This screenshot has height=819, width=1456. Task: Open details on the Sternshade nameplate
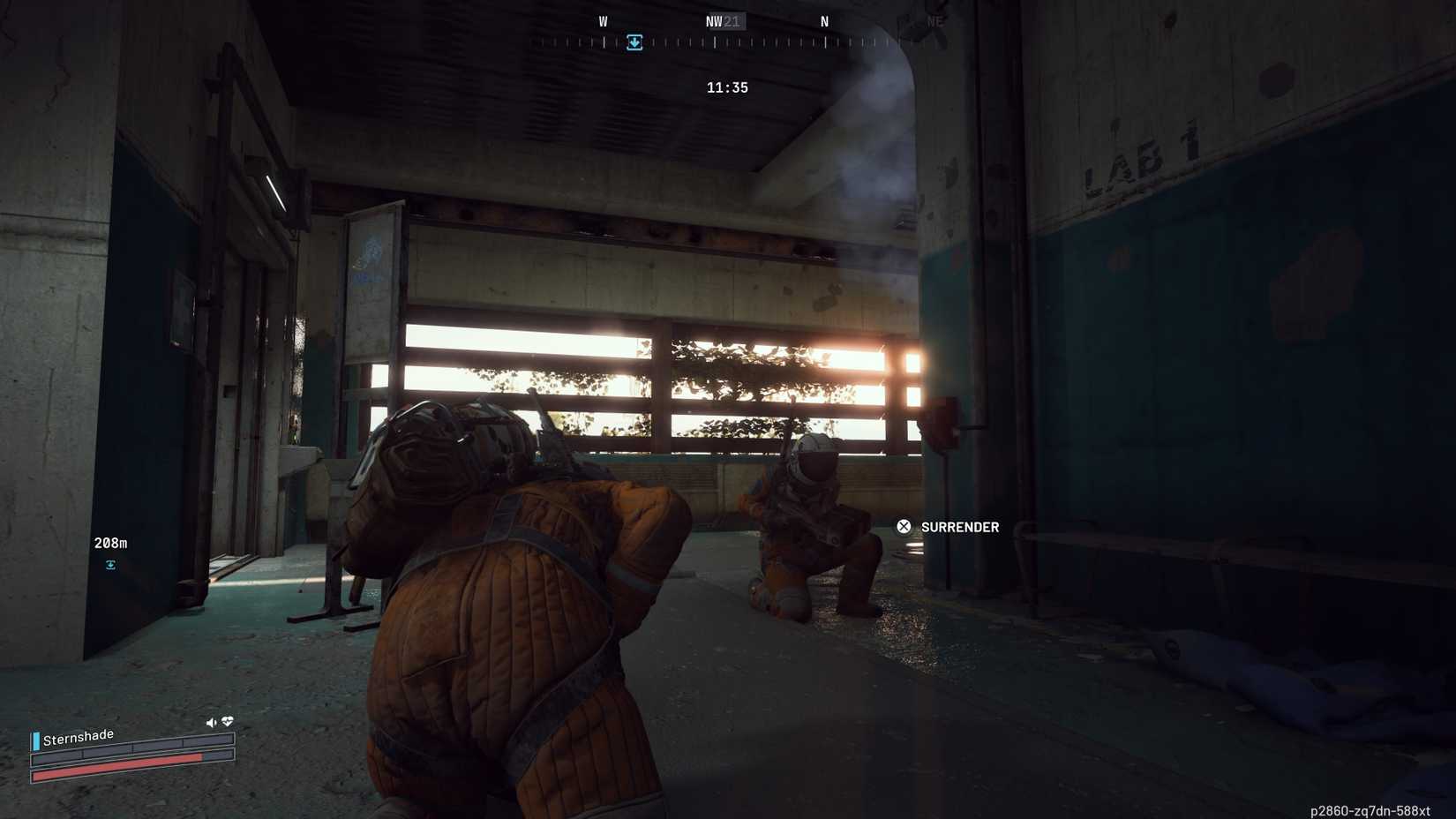(x=78, y=734)
